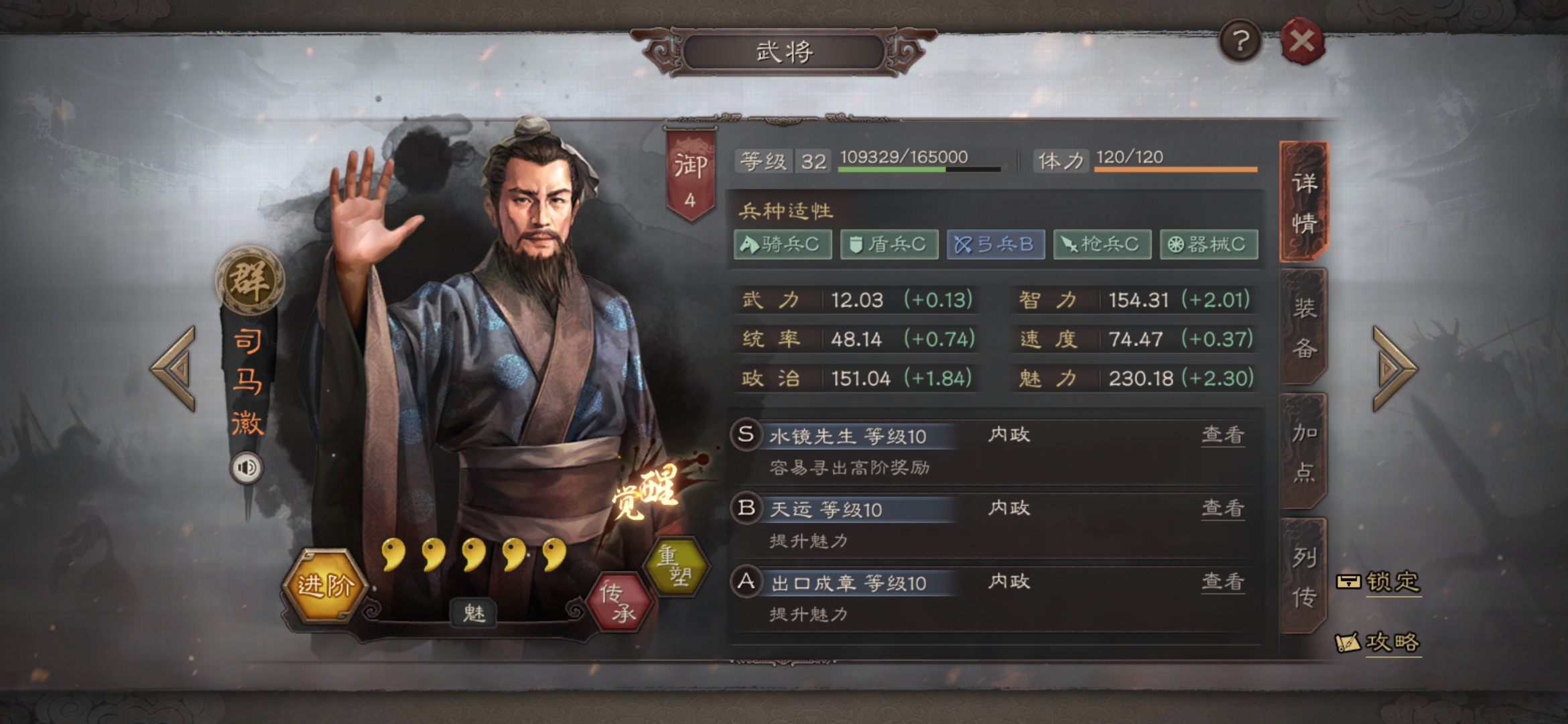
Task: View the 天运 skill with 查看
Action: [x=1222, y=509]
